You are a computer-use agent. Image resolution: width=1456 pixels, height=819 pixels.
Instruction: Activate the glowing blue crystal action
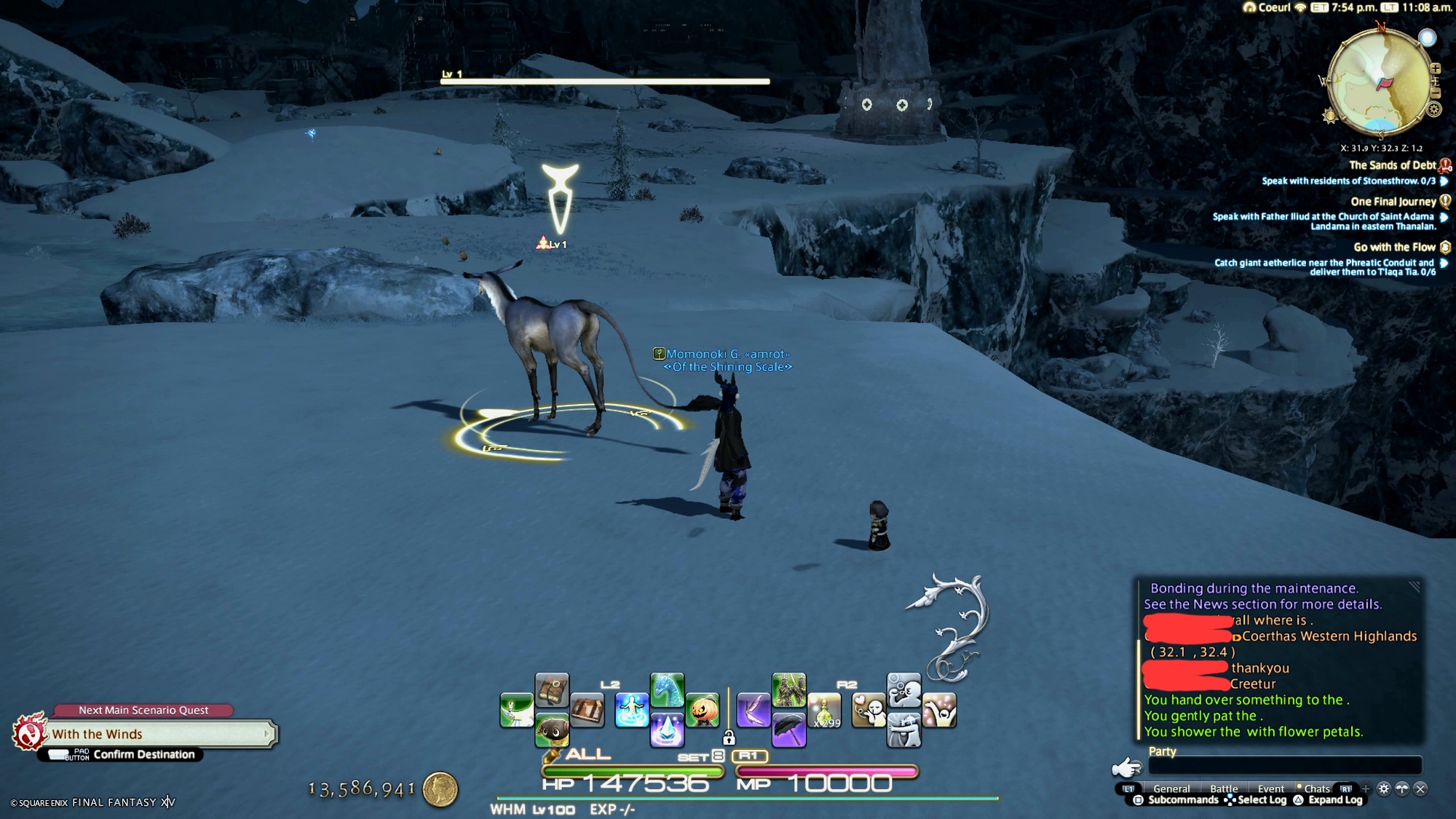pos(667,729)
